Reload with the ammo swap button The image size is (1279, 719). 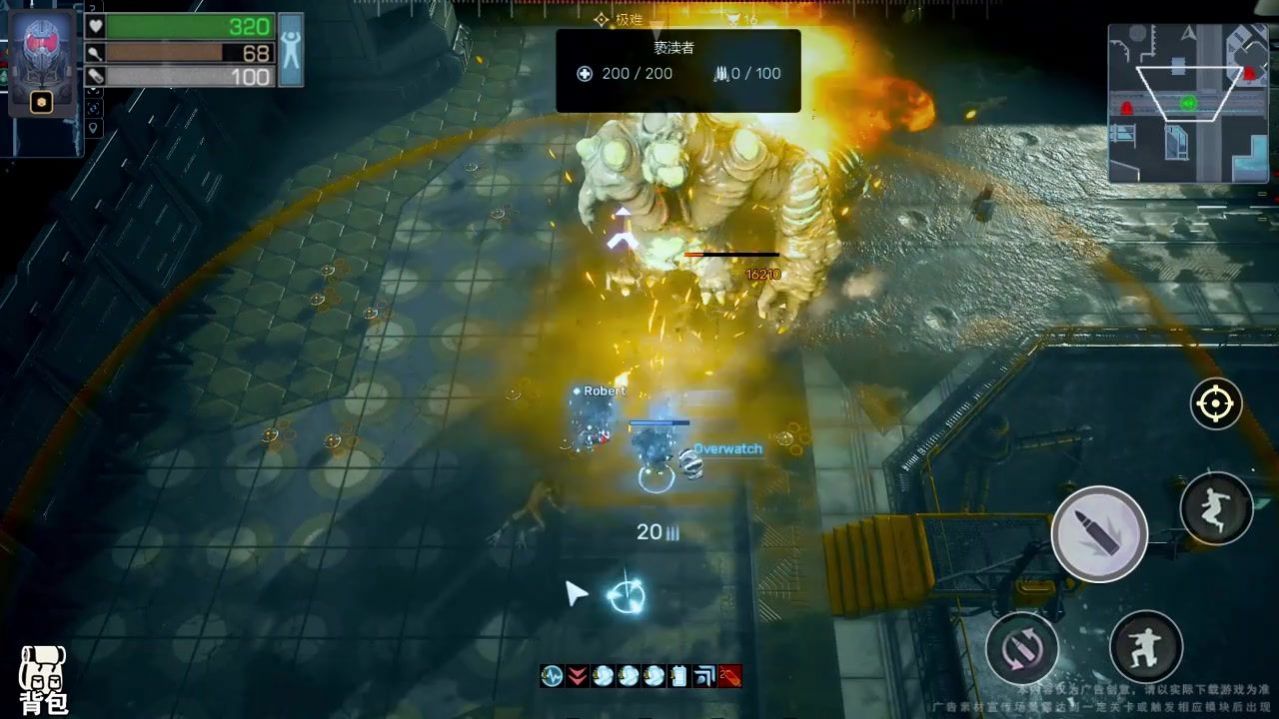[1022, 647]
